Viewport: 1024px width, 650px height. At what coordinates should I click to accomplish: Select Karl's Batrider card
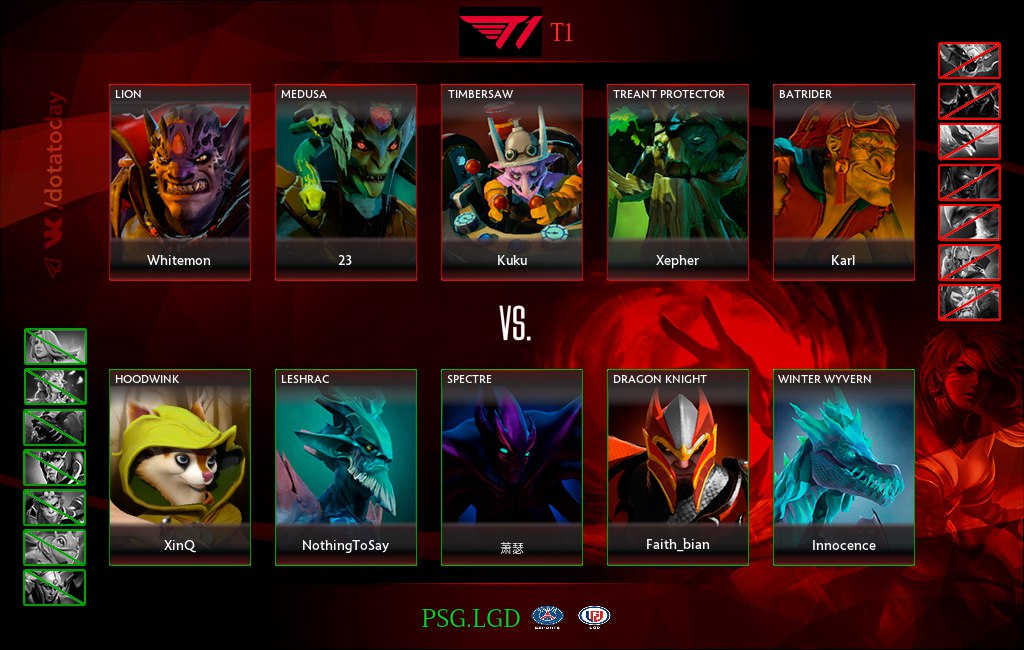click(844, 182)
